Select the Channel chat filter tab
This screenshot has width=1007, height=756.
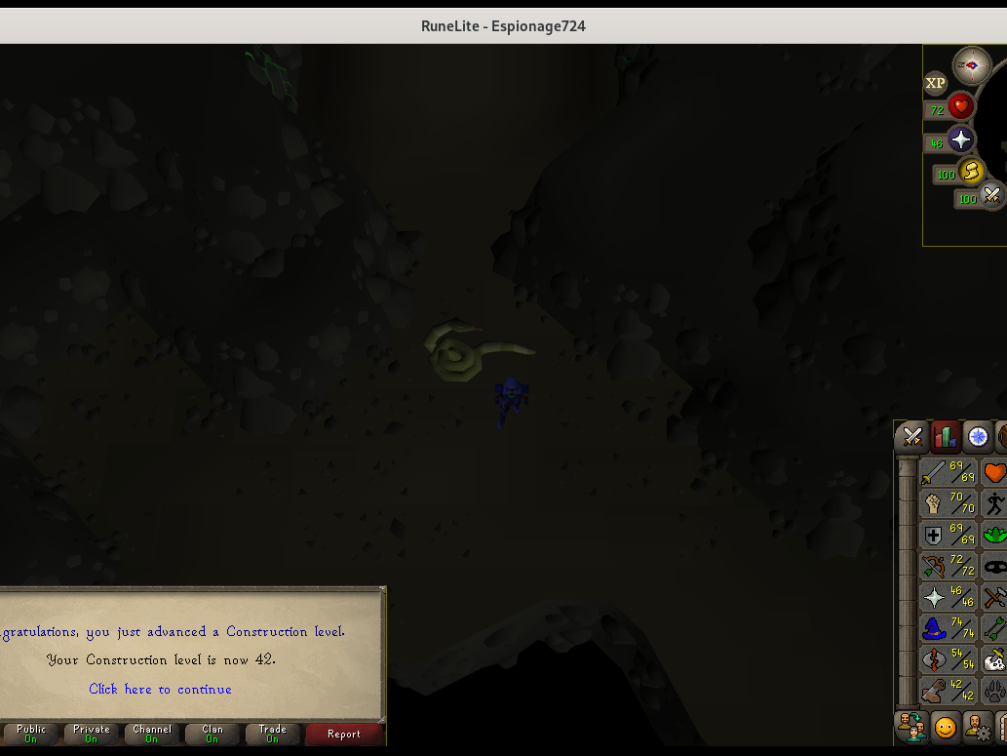pyautogui.click(x=152, y=734)
